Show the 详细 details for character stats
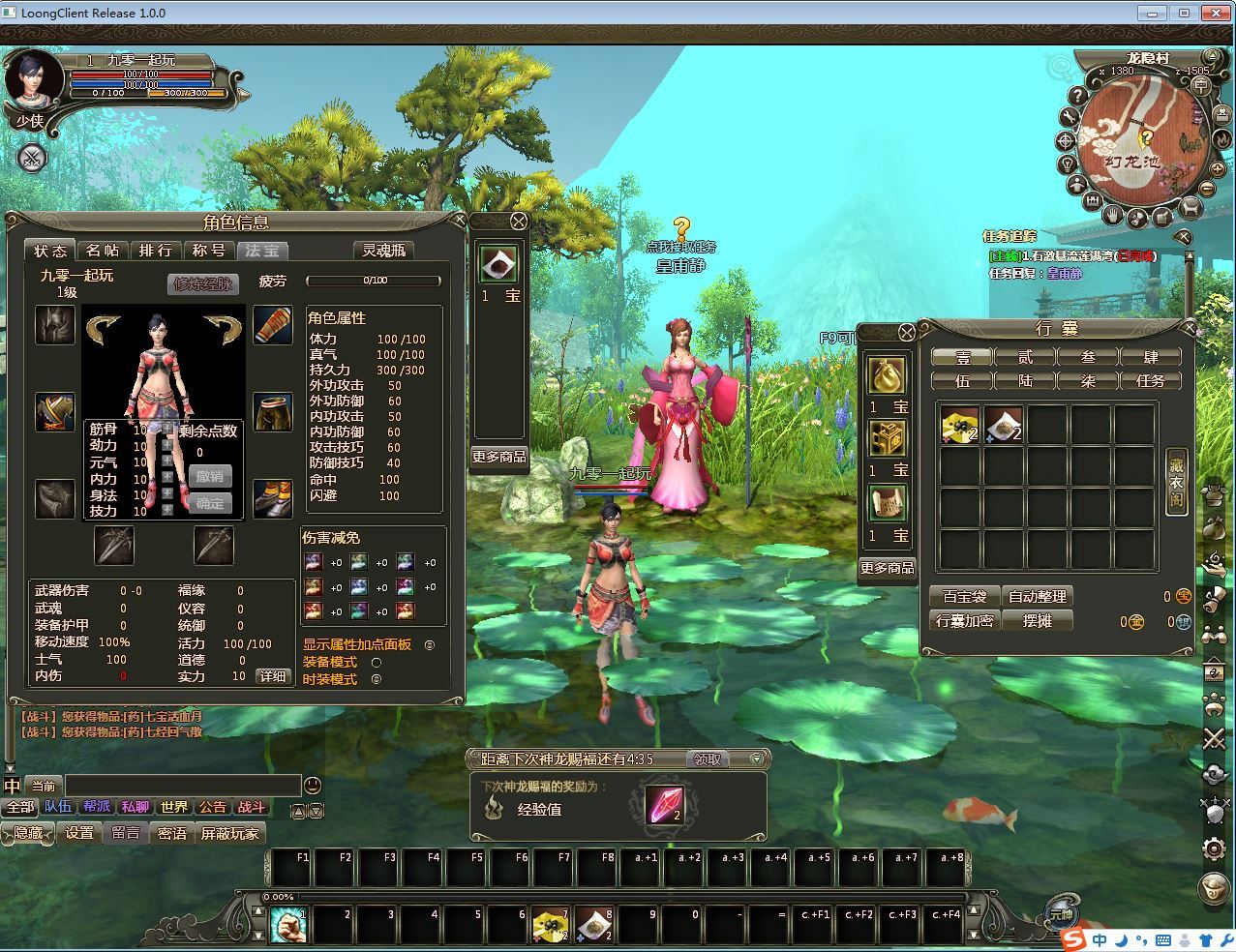 pos(273,676)
